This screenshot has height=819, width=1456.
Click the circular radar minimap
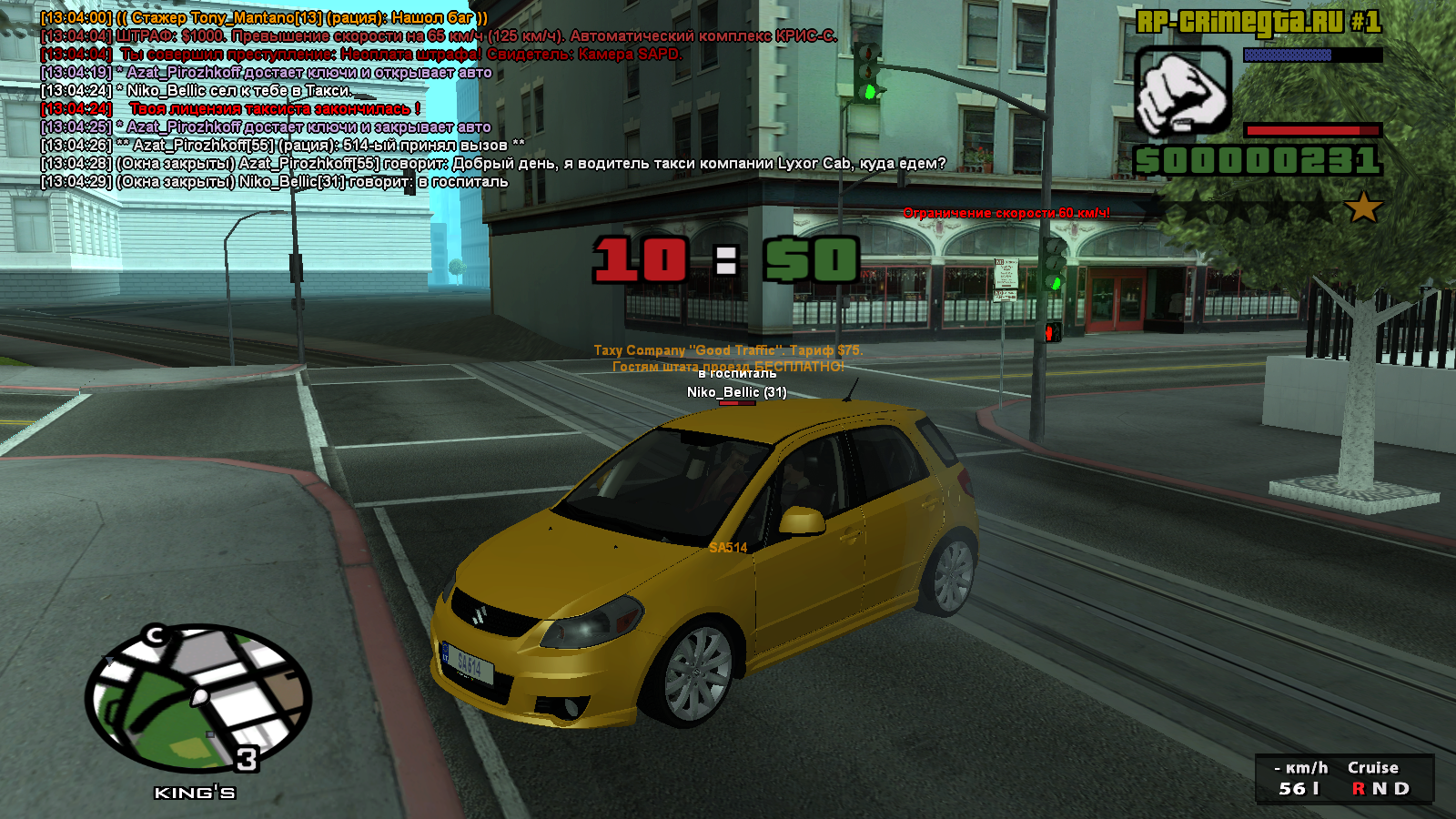pos(198,698)
